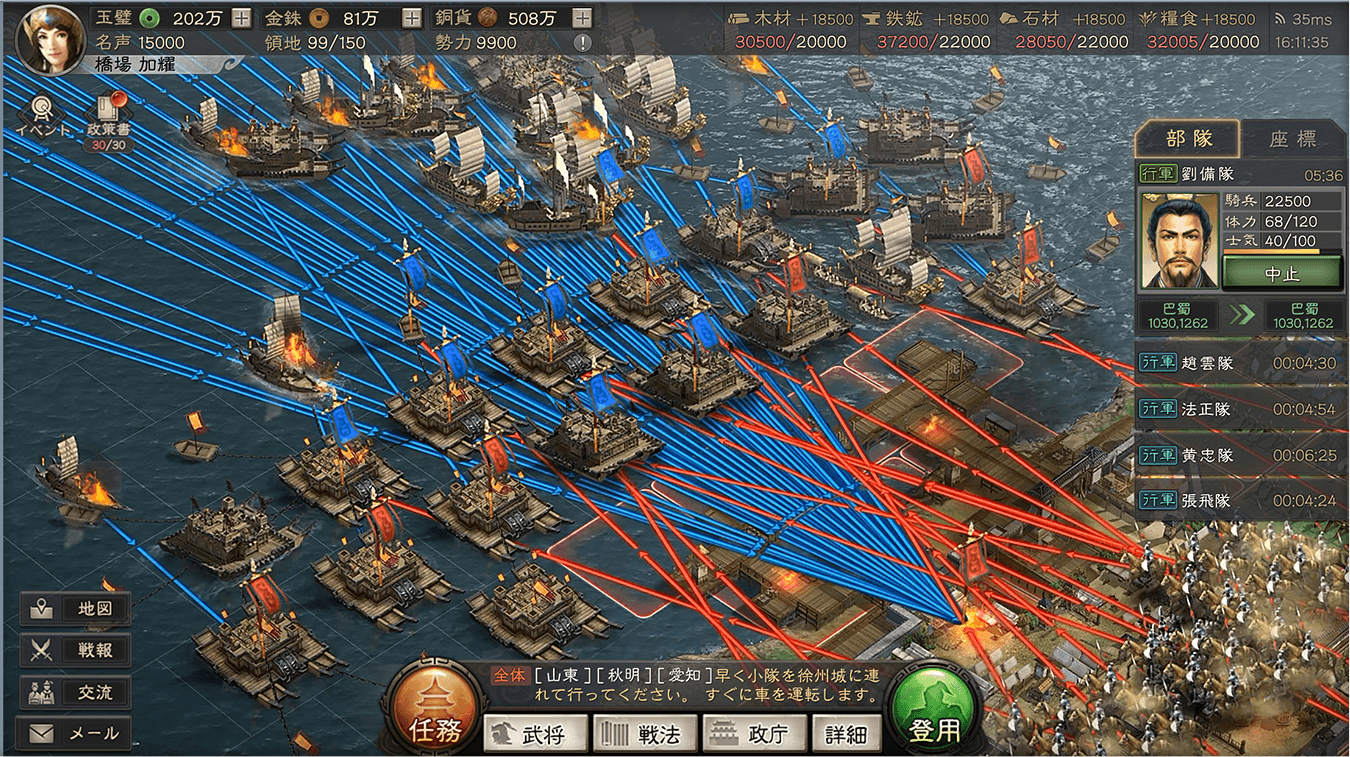View the 戦報 battle reports

(75, 650)
